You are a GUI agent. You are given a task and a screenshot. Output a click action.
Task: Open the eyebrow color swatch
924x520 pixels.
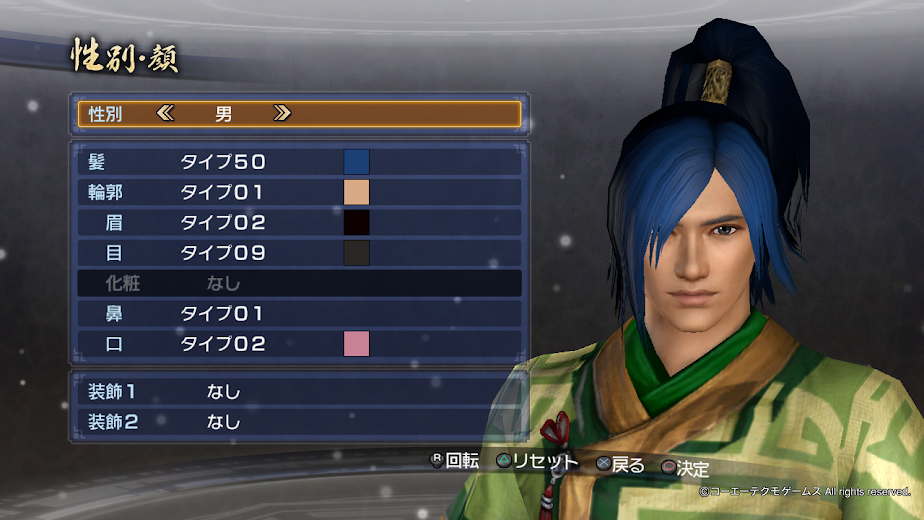(356, 222)
